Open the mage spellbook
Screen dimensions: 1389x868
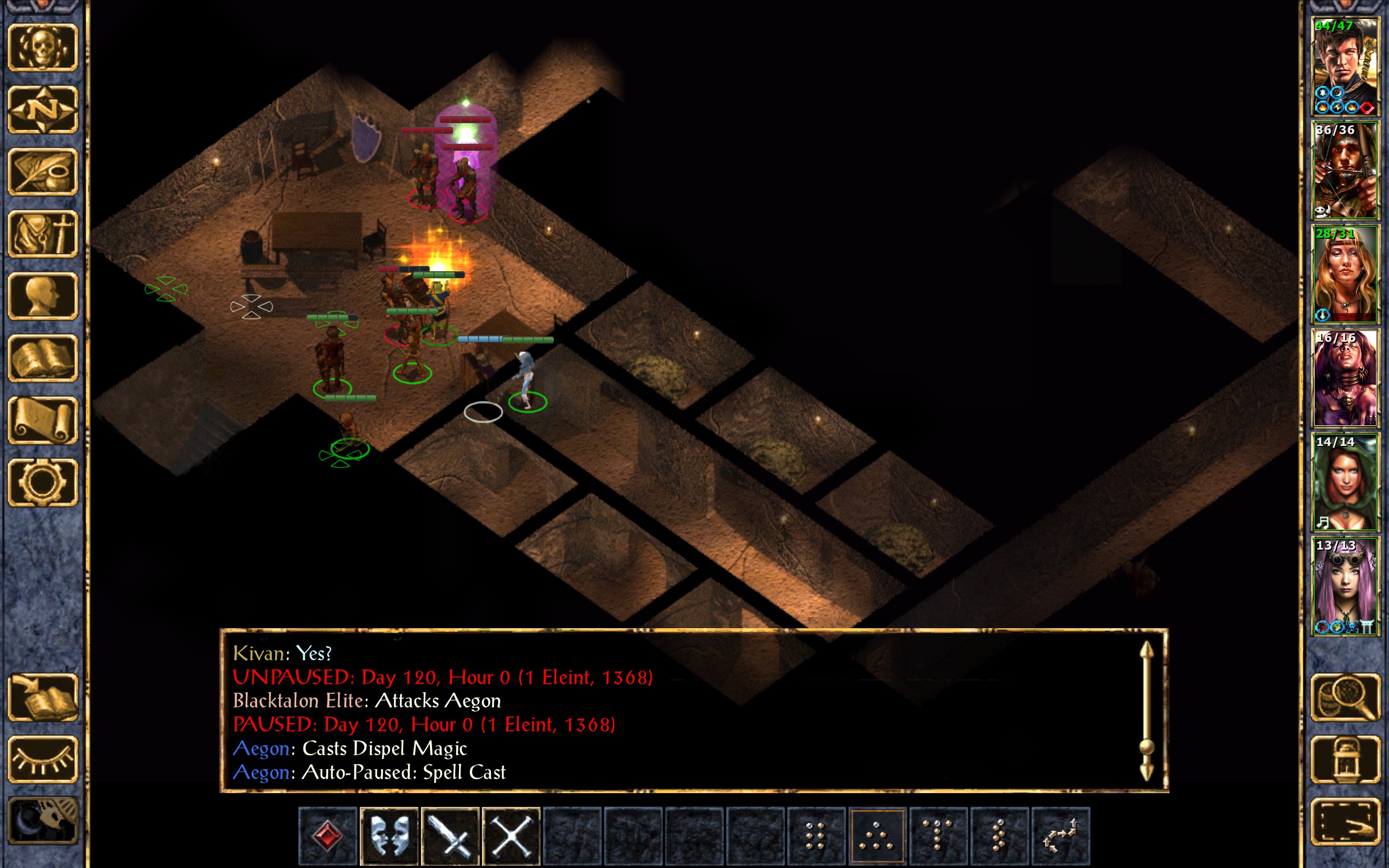click(x=43, y=358)
